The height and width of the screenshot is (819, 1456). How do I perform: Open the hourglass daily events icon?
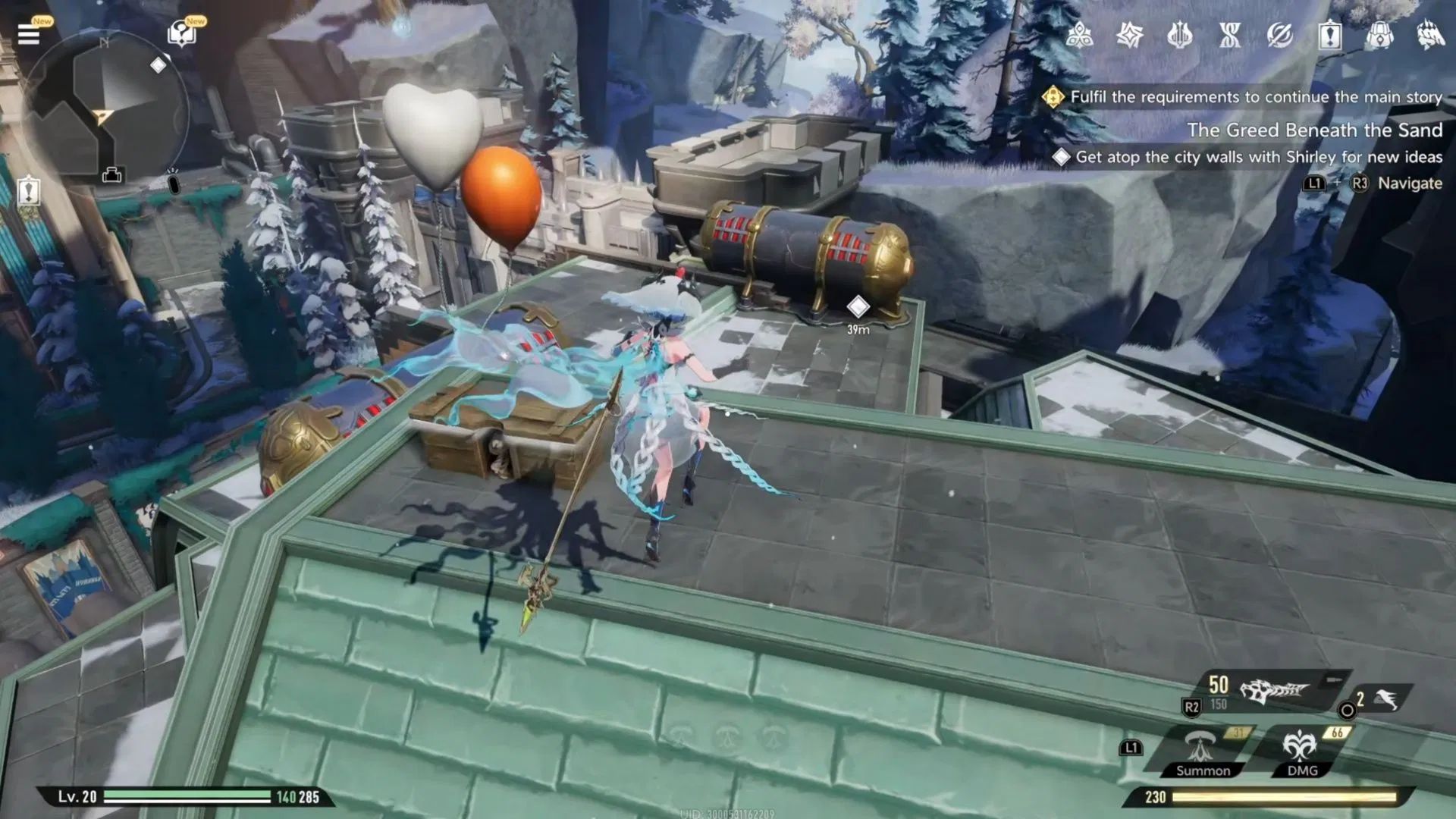pos(1231,34)
